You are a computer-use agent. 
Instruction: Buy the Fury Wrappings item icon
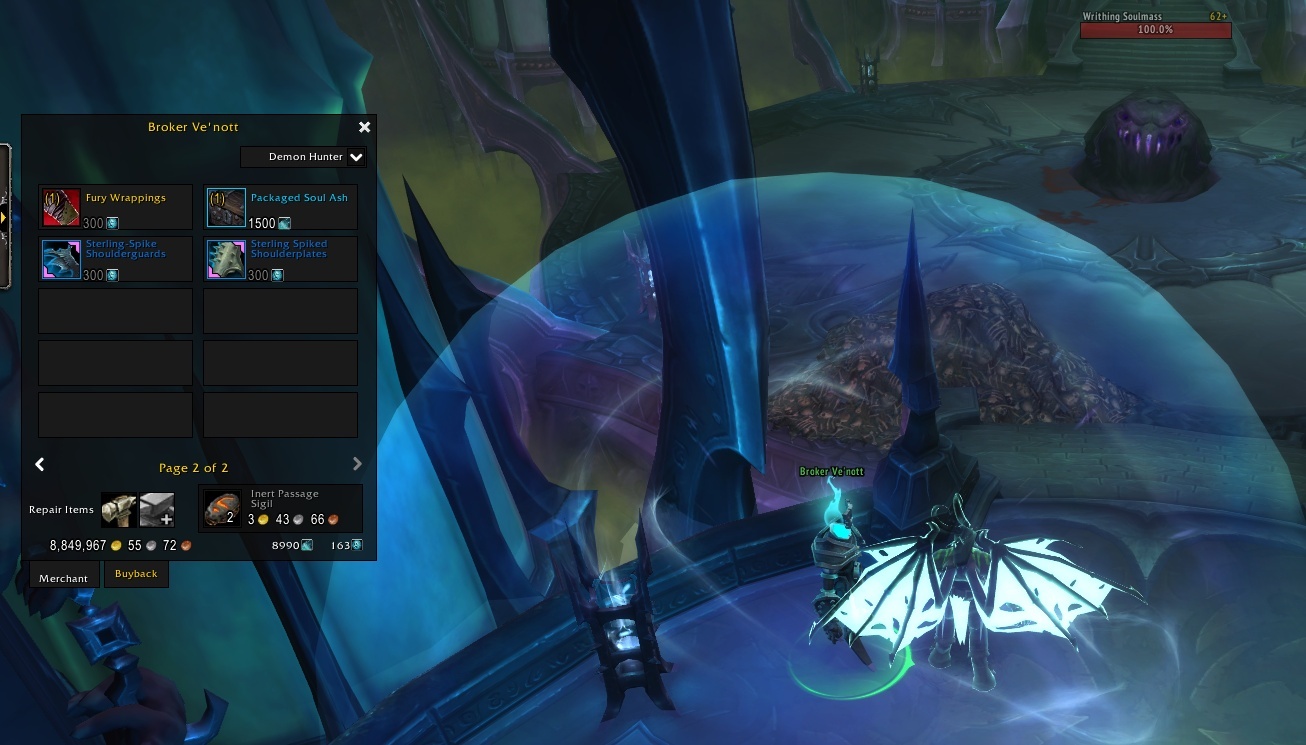(x=61, y=206)
